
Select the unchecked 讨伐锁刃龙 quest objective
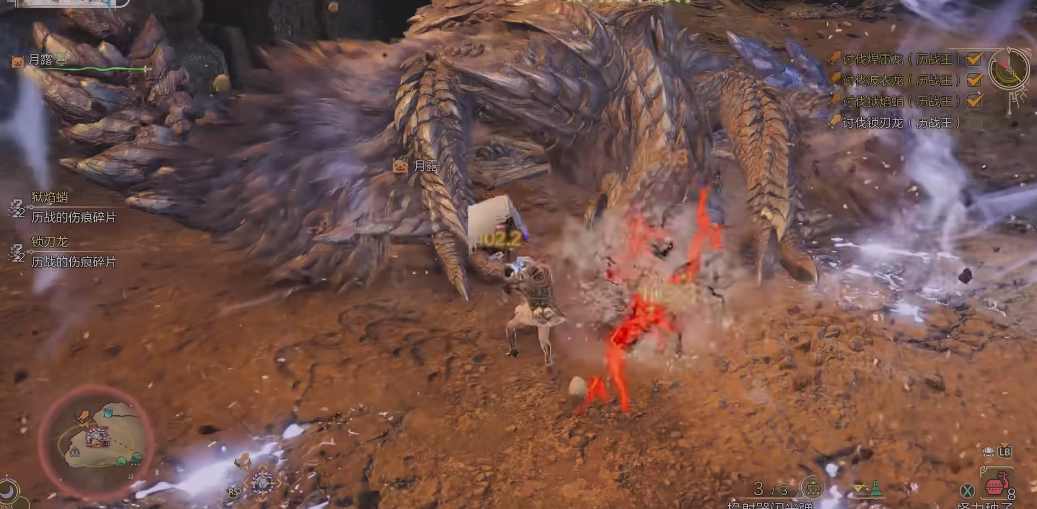[x=894, y=122]
